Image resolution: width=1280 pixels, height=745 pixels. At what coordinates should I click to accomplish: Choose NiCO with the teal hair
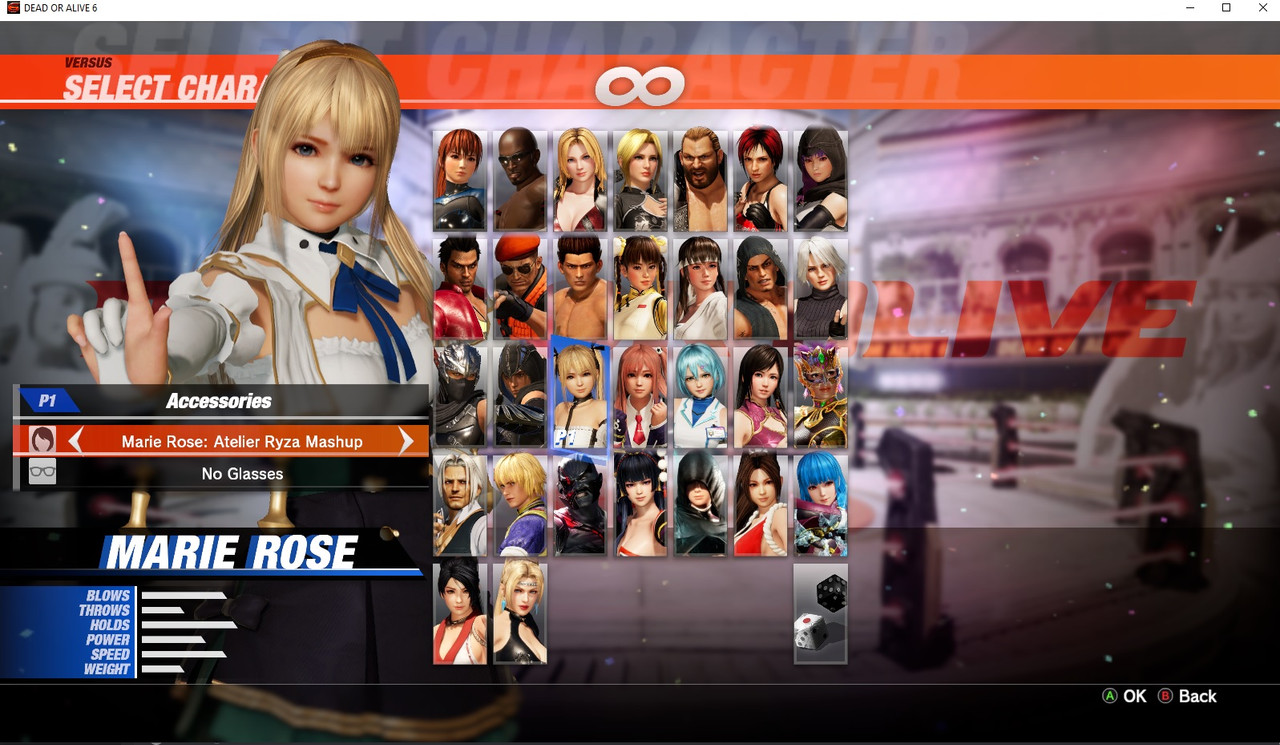(x=700, y=396)
